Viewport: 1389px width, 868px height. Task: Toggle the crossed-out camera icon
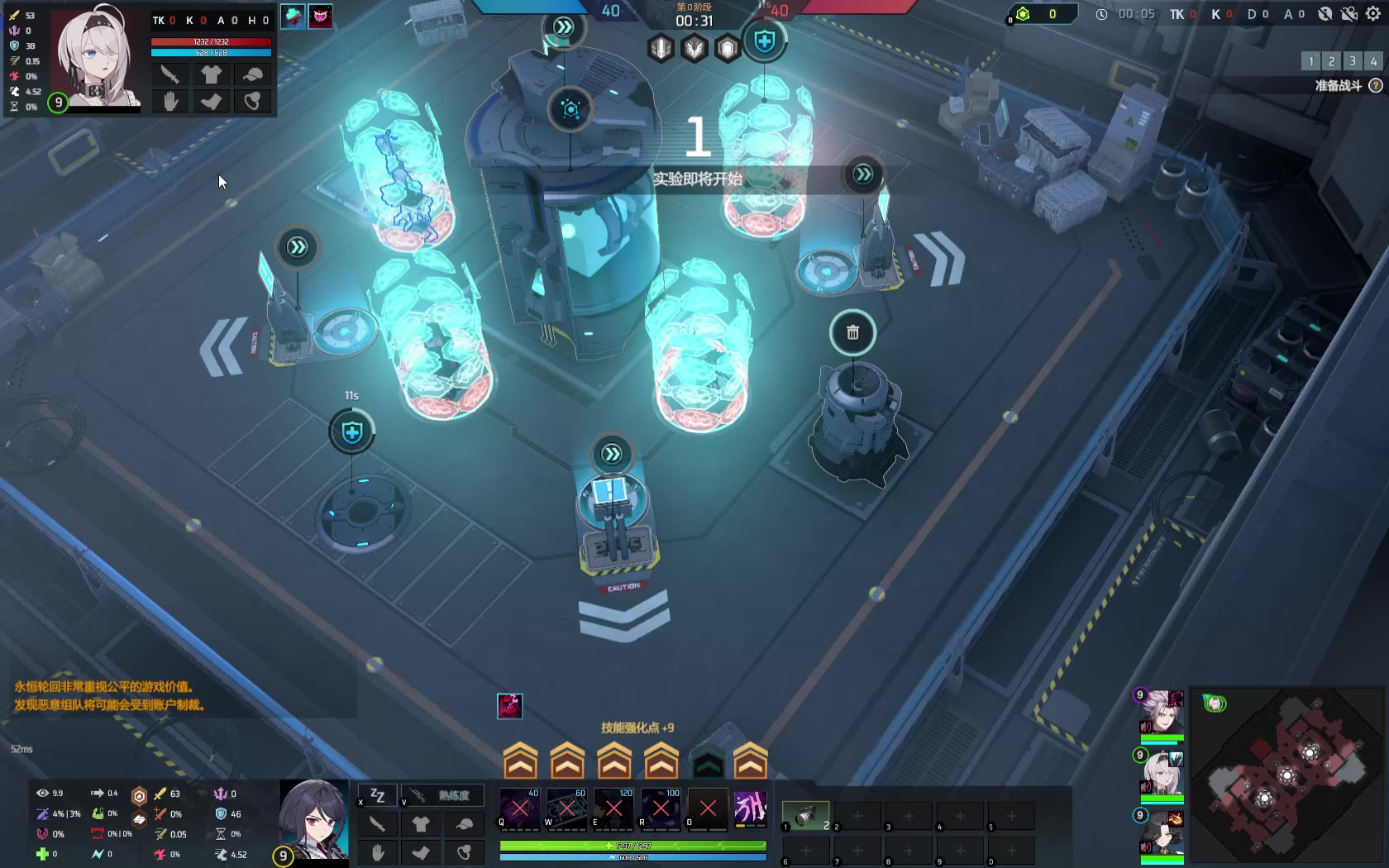(1349, 14)
